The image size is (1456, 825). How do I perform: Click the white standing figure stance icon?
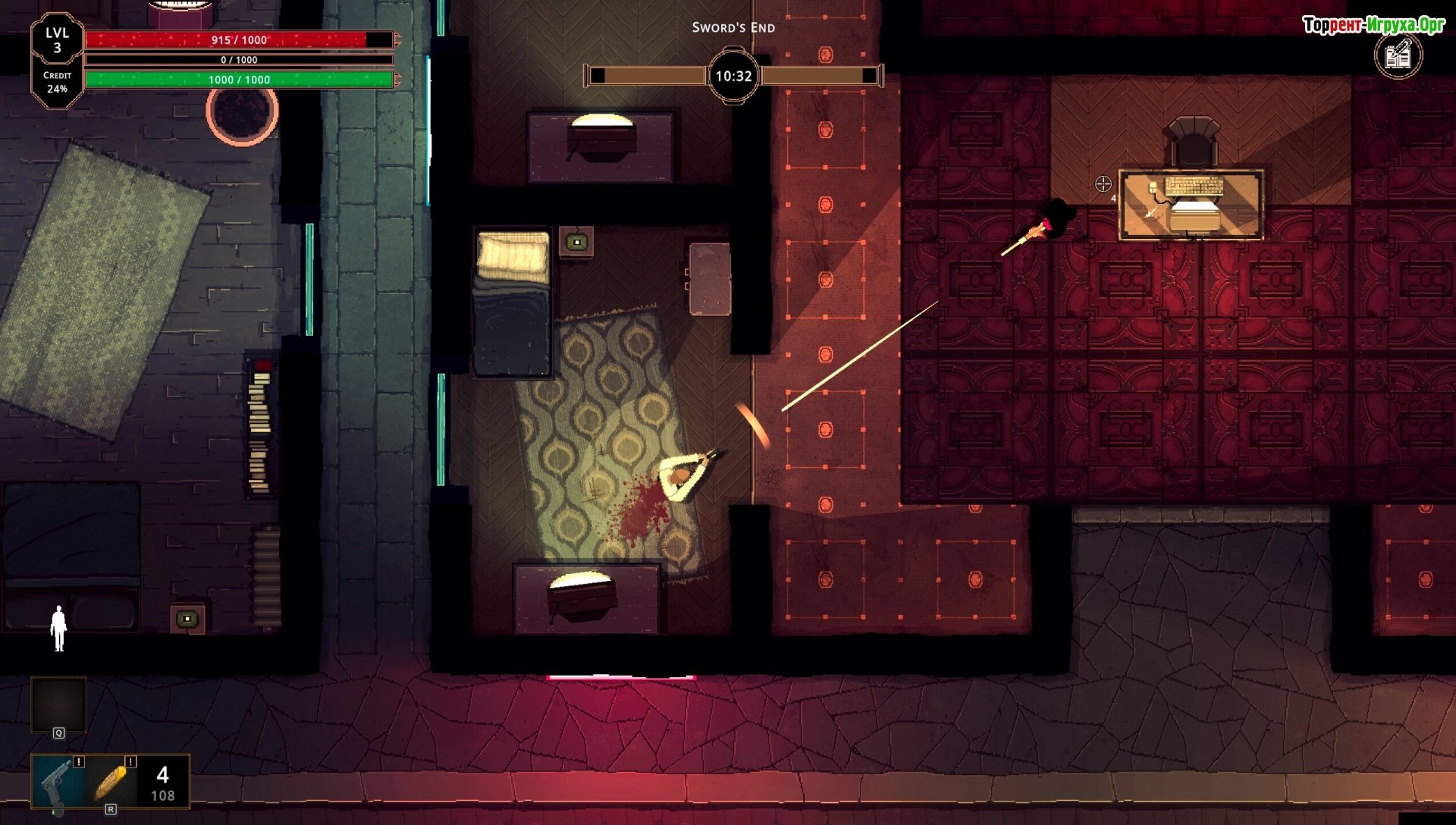coord(58,628)
